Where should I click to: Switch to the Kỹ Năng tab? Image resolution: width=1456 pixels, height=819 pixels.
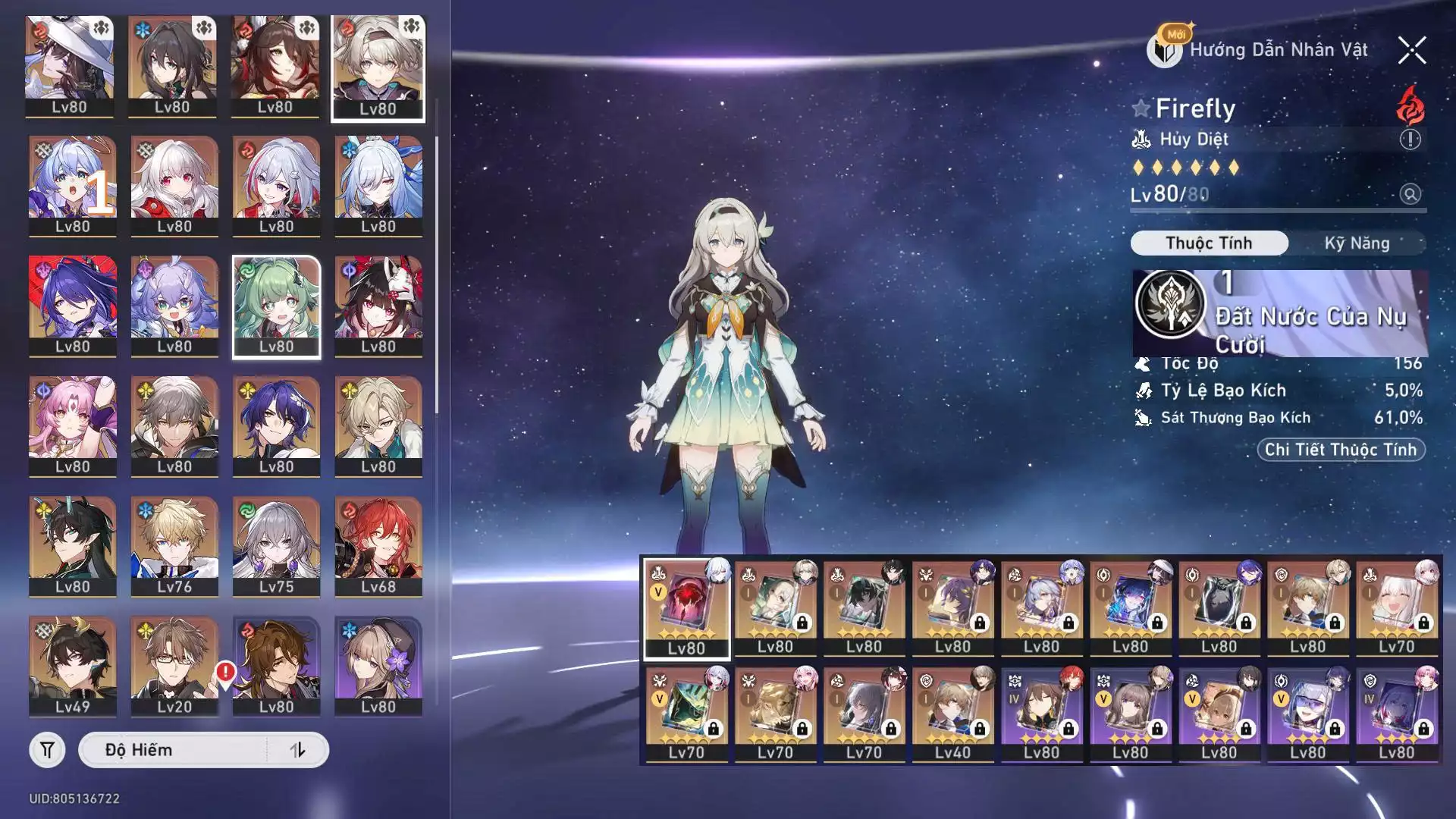[1357, 243]
